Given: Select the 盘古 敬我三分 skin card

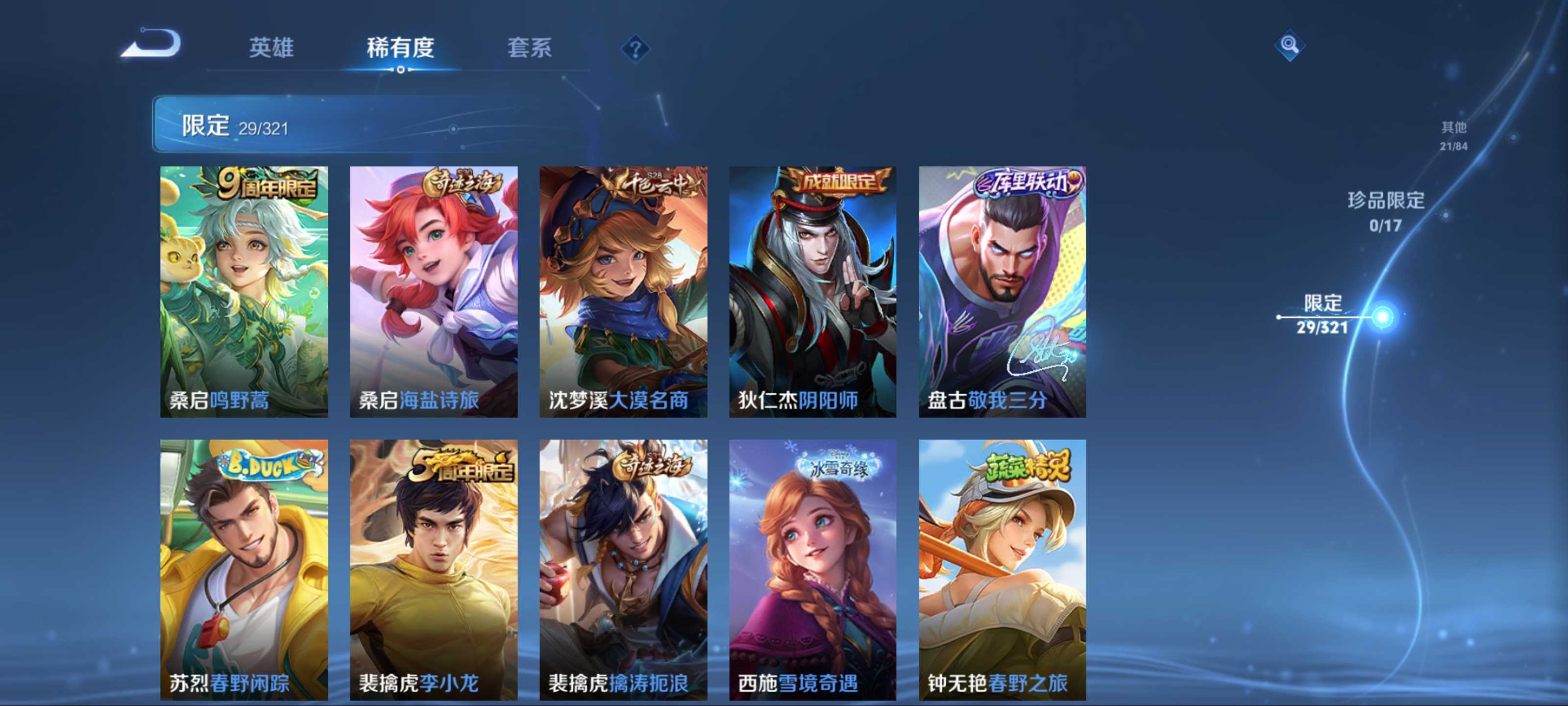Looking at the screenshot, I should tap(1002, 292).
